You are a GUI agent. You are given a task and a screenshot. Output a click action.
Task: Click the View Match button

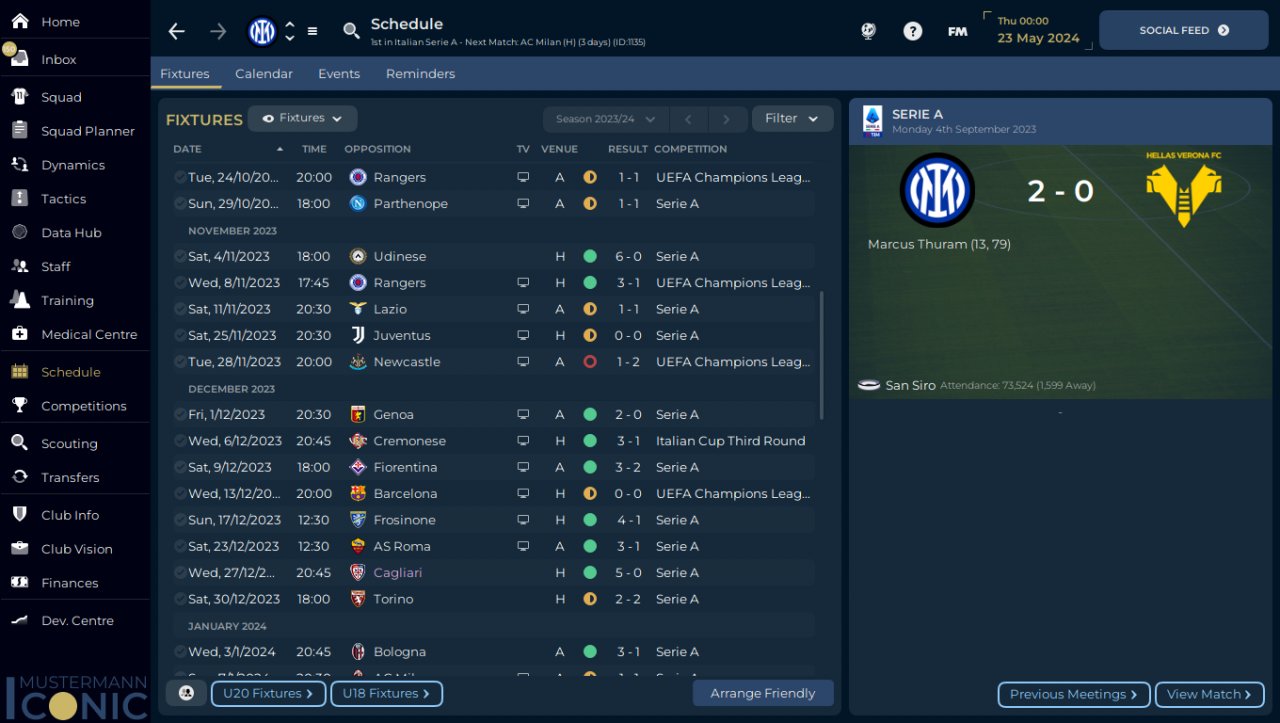click(x=1209, y=694)
